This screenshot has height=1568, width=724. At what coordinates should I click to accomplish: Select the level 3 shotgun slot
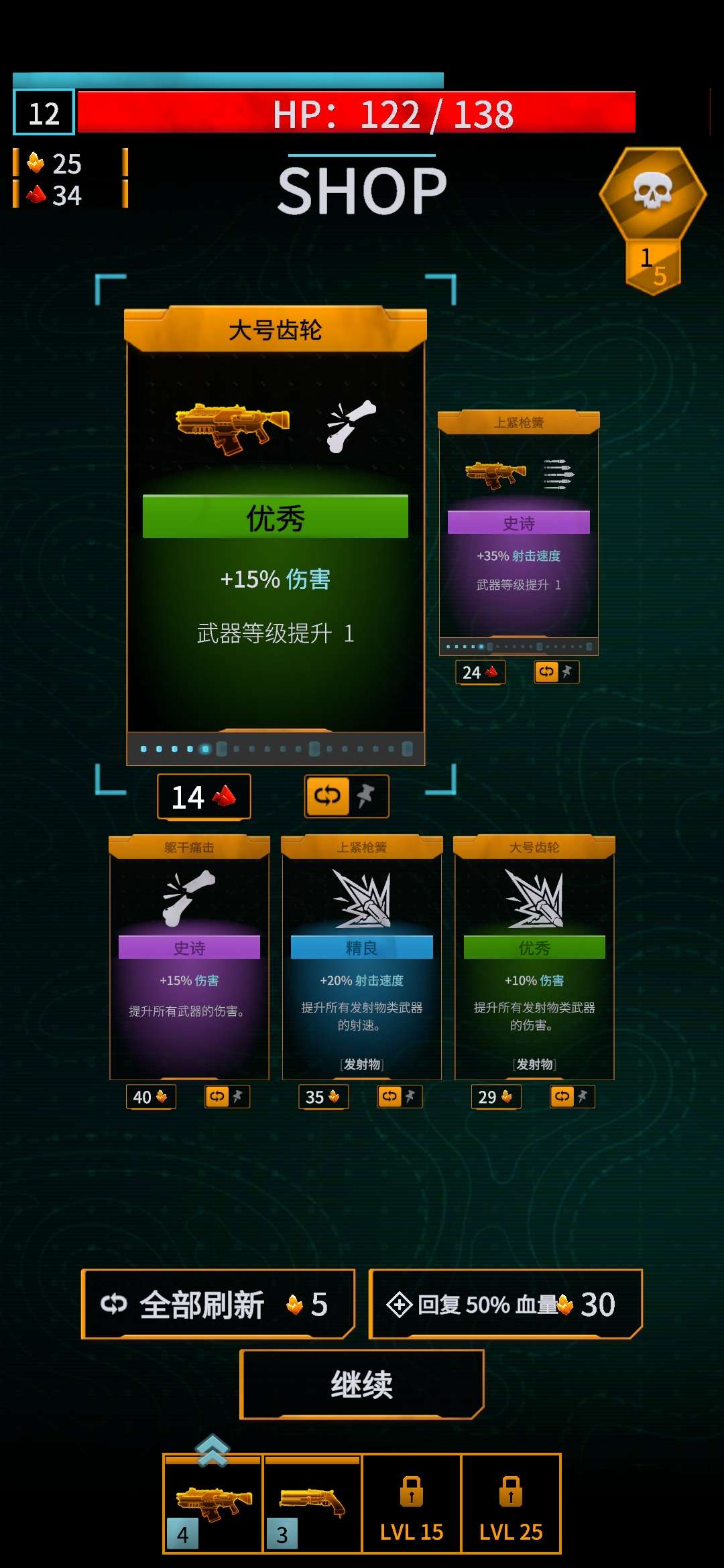click(x=312, y=1504)
